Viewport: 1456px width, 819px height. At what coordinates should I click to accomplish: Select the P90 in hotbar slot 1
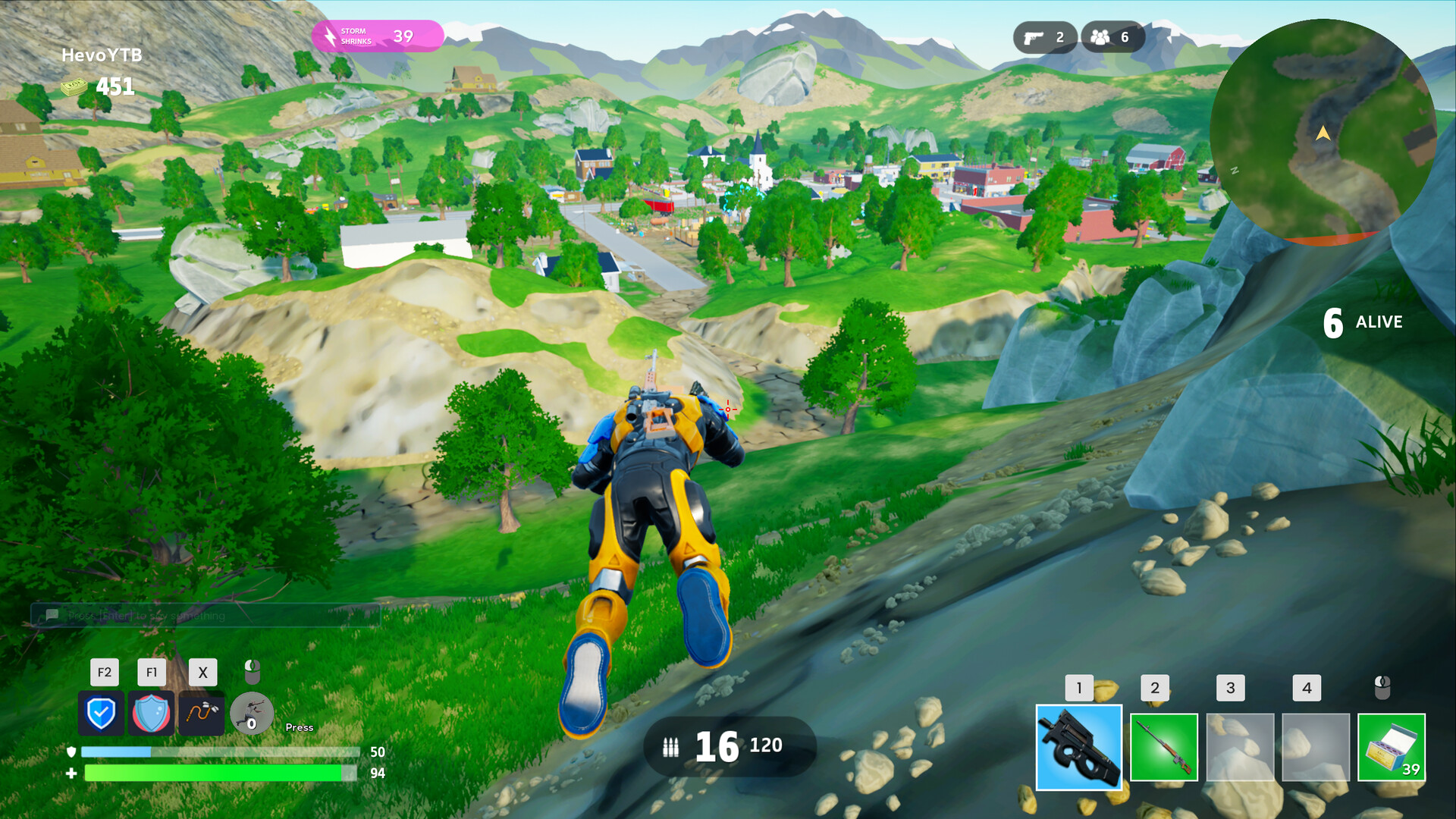click(x=1078, y=747)
